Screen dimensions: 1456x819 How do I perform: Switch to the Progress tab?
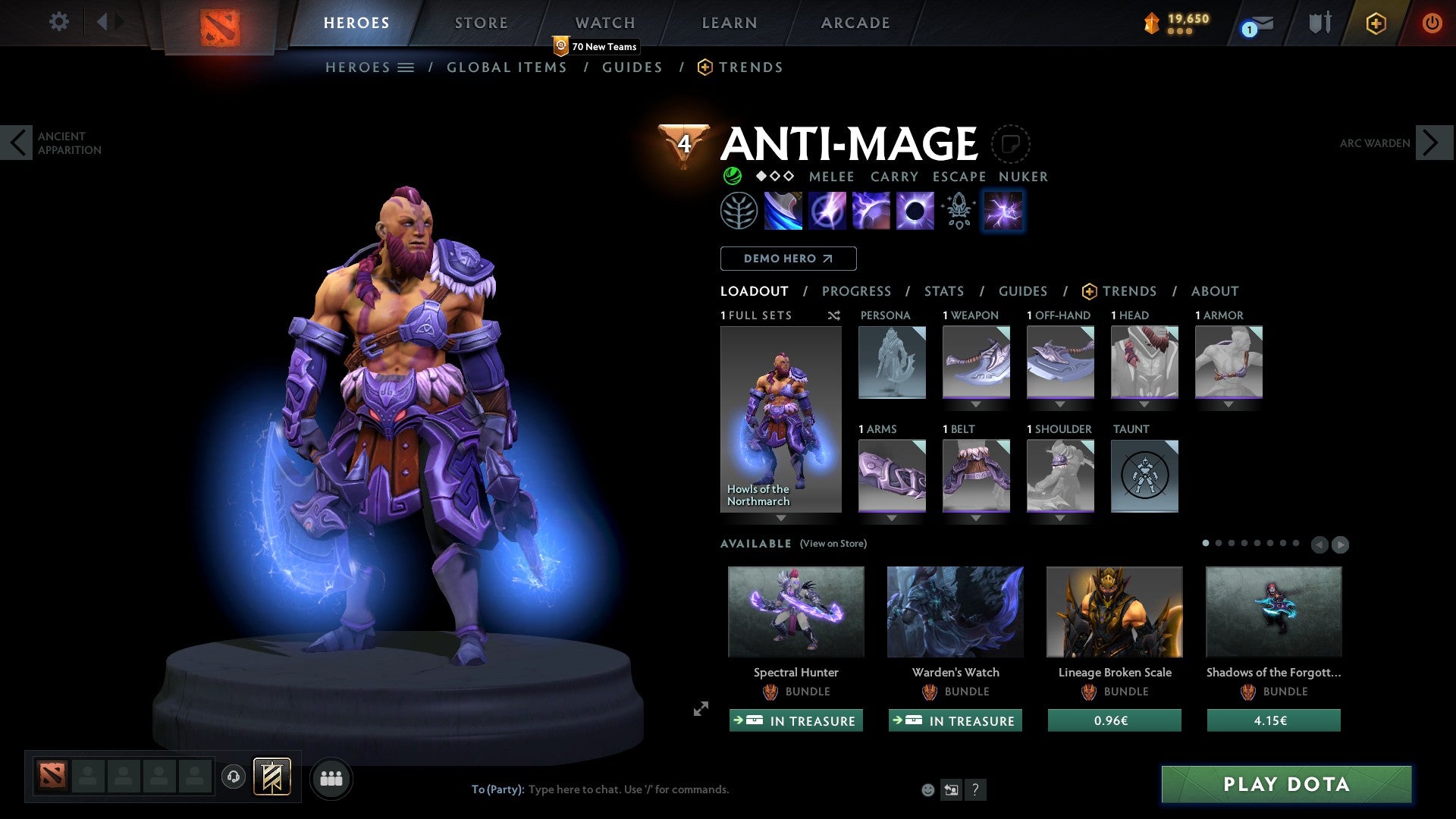(857, 291)
